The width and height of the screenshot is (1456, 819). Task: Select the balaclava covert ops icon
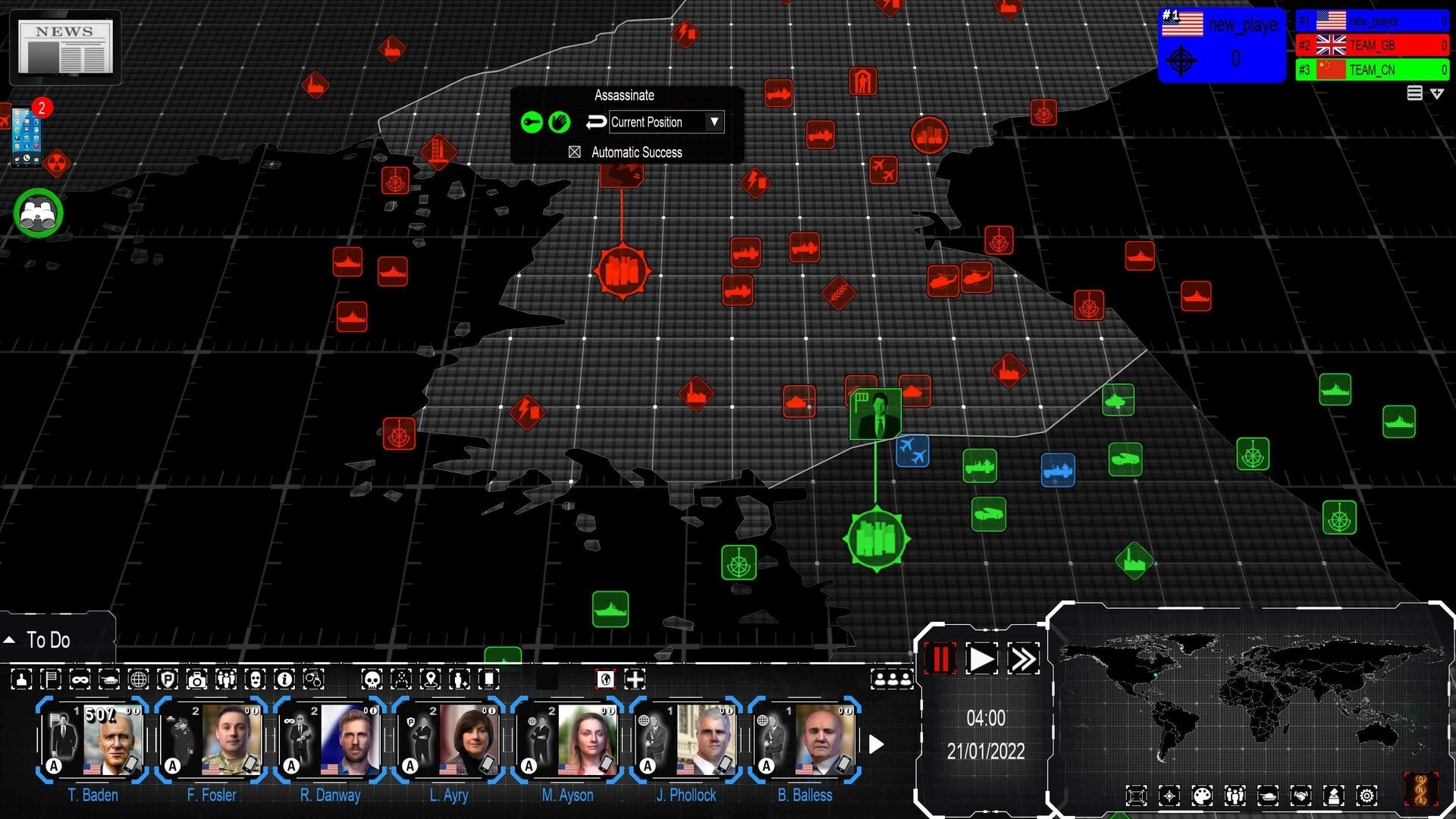pos(254,680)
